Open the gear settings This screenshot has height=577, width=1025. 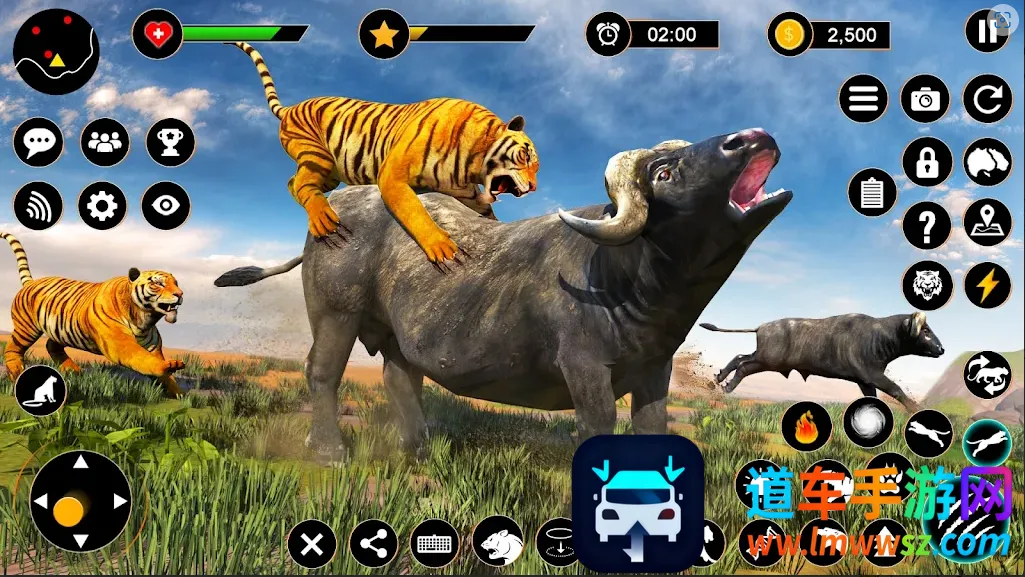(103, 206)
